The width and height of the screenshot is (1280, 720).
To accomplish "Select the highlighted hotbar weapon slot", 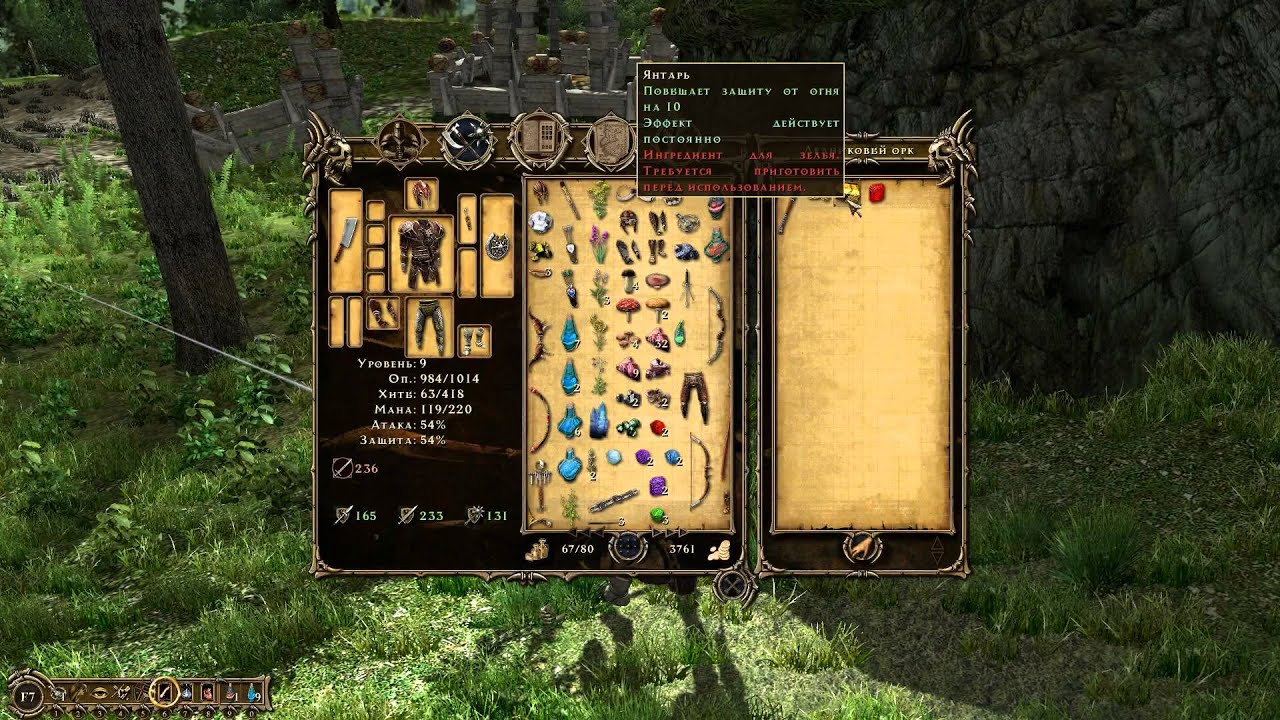I will tap(164, 691).
